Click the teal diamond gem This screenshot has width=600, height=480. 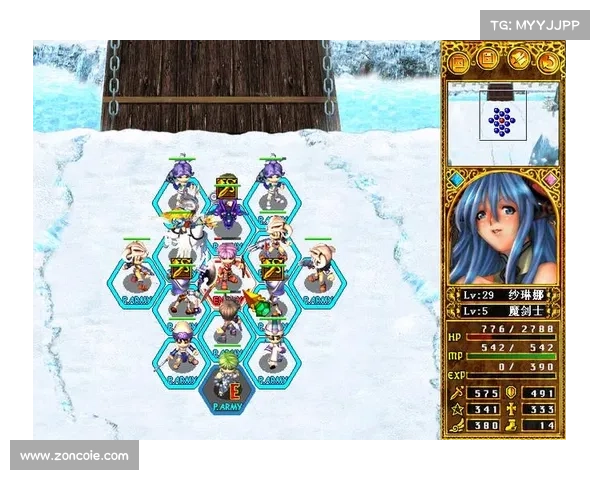point(457,181)
